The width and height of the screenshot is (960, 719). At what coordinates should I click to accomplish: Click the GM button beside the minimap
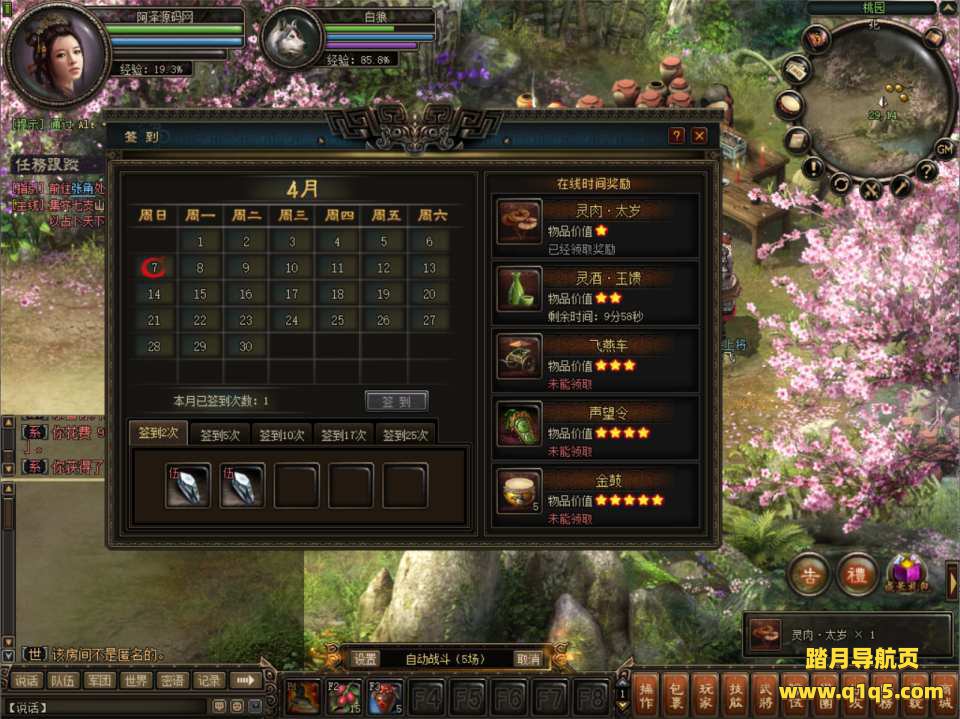[944, 149]
